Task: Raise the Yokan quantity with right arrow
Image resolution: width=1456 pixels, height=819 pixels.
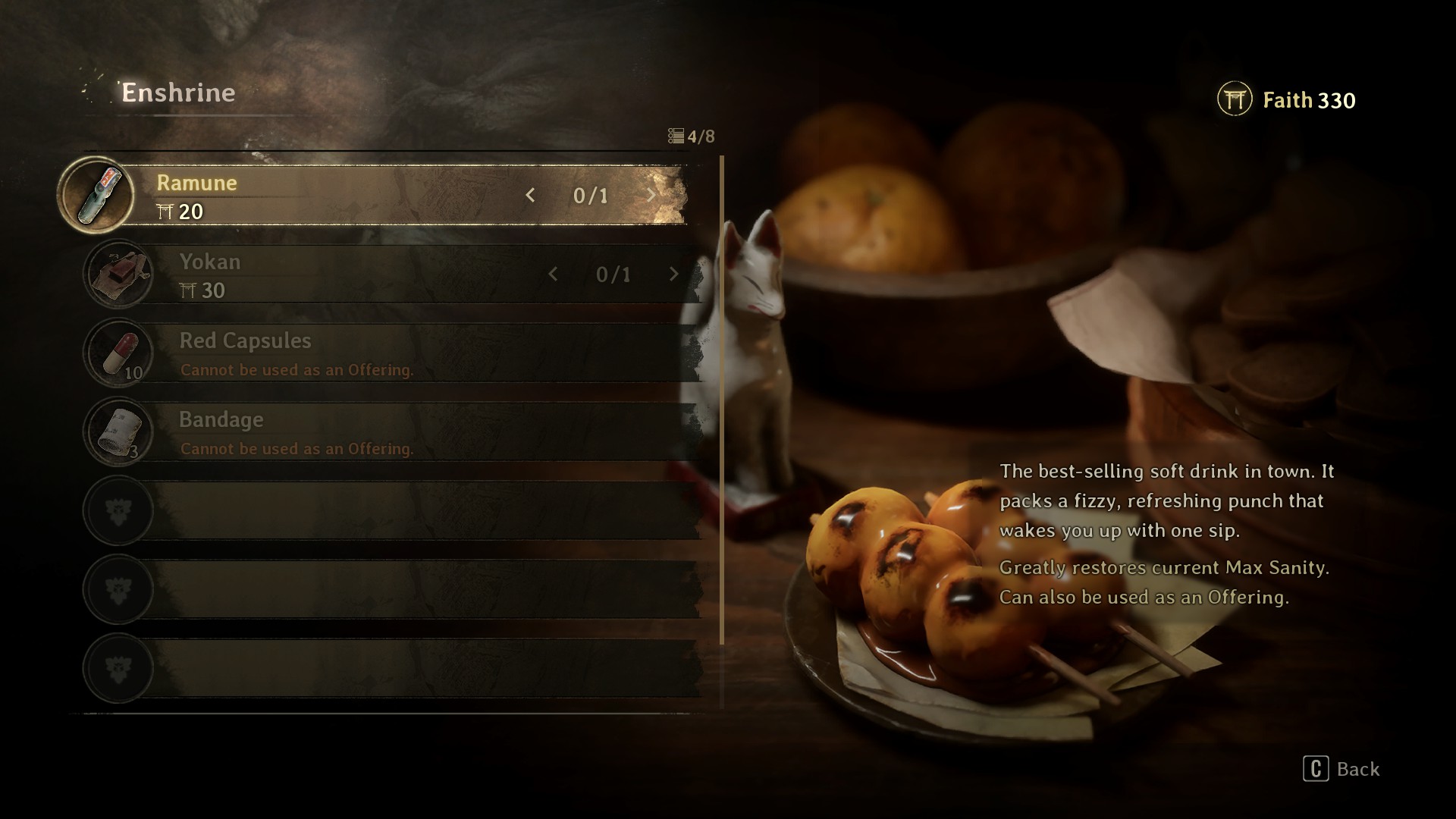Action: point(673,275)
